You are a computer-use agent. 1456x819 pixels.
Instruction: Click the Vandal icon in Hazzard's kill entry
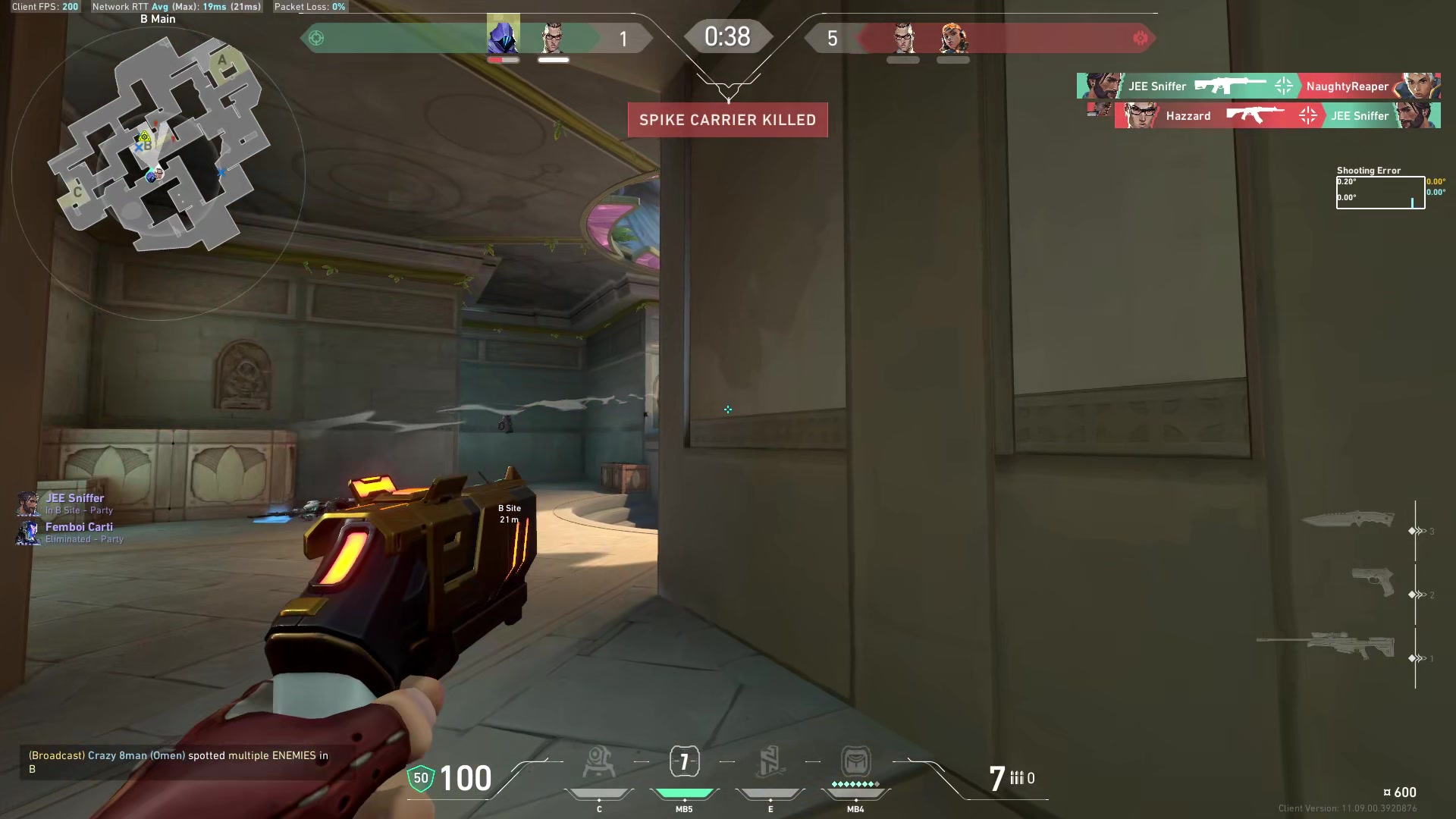(x=1255, y=116)
